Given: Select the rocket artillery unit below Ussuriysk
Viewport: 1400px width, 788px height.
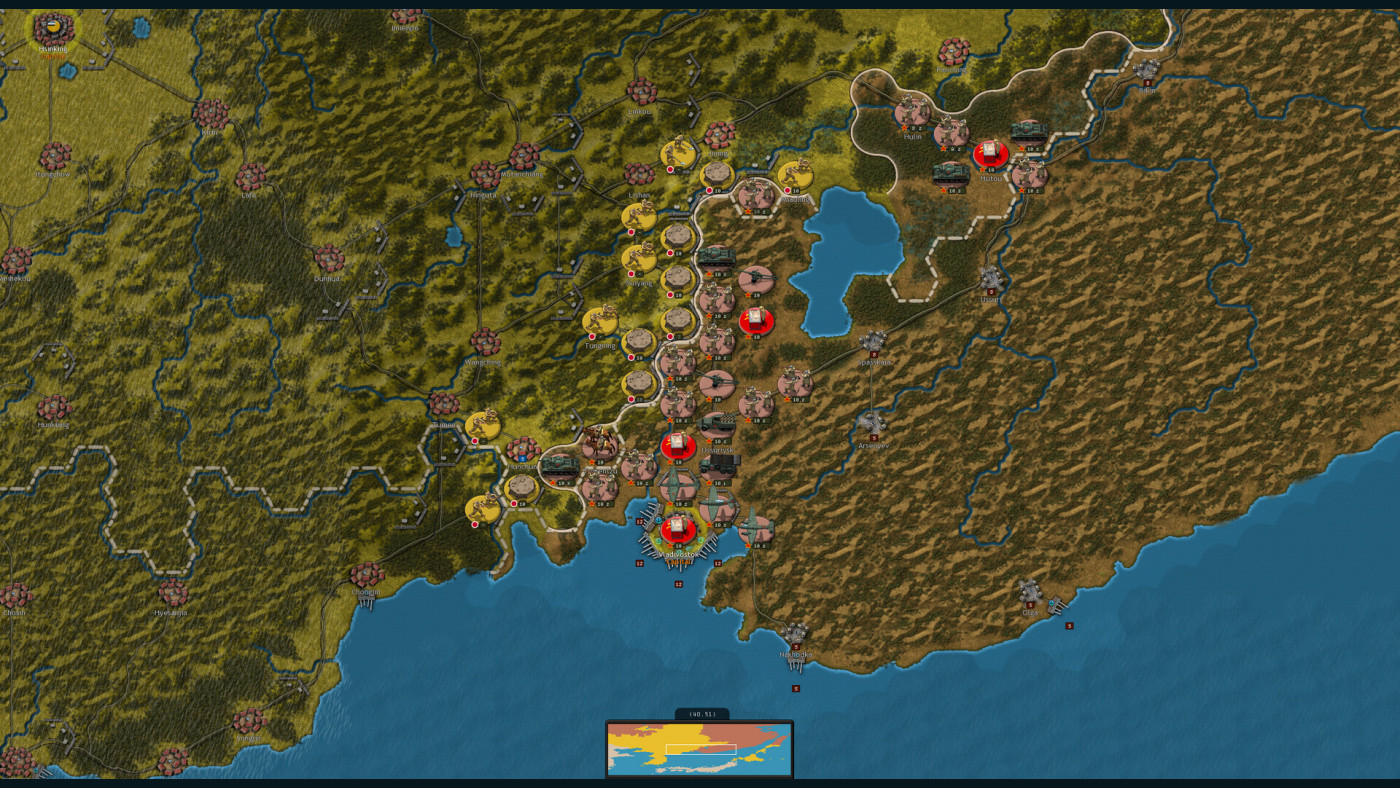Looking at the screenshot, I should click(x=719, y=466).
